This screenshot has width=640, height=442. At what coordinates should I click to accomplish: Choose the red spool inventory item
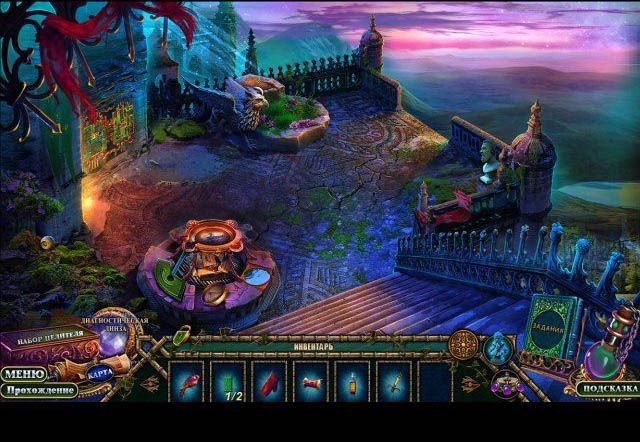point(311,382)
